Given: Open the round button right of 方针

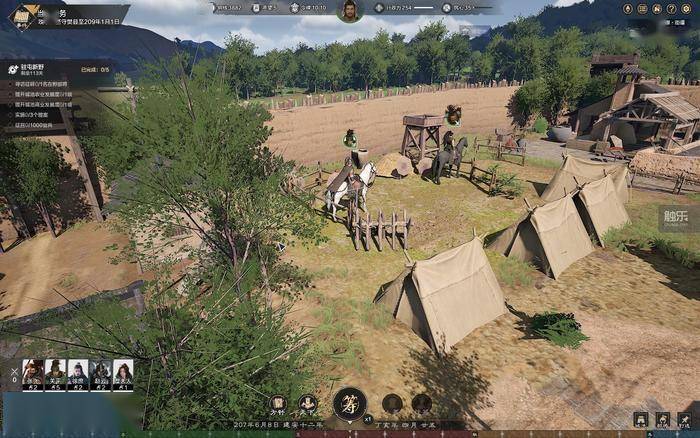Looking at the screenshot, I should click(x=308, y=403).
